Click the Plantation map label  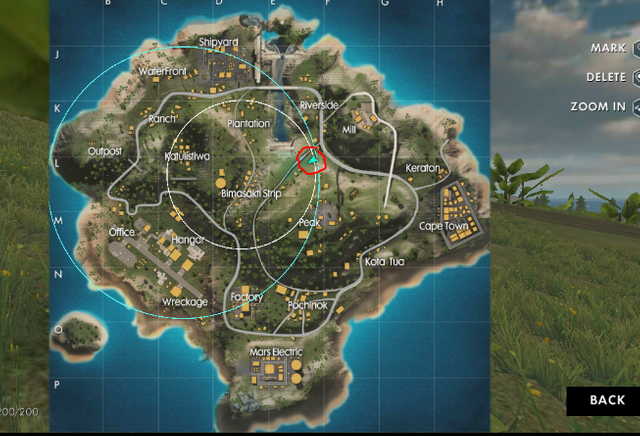pos(248,124)
